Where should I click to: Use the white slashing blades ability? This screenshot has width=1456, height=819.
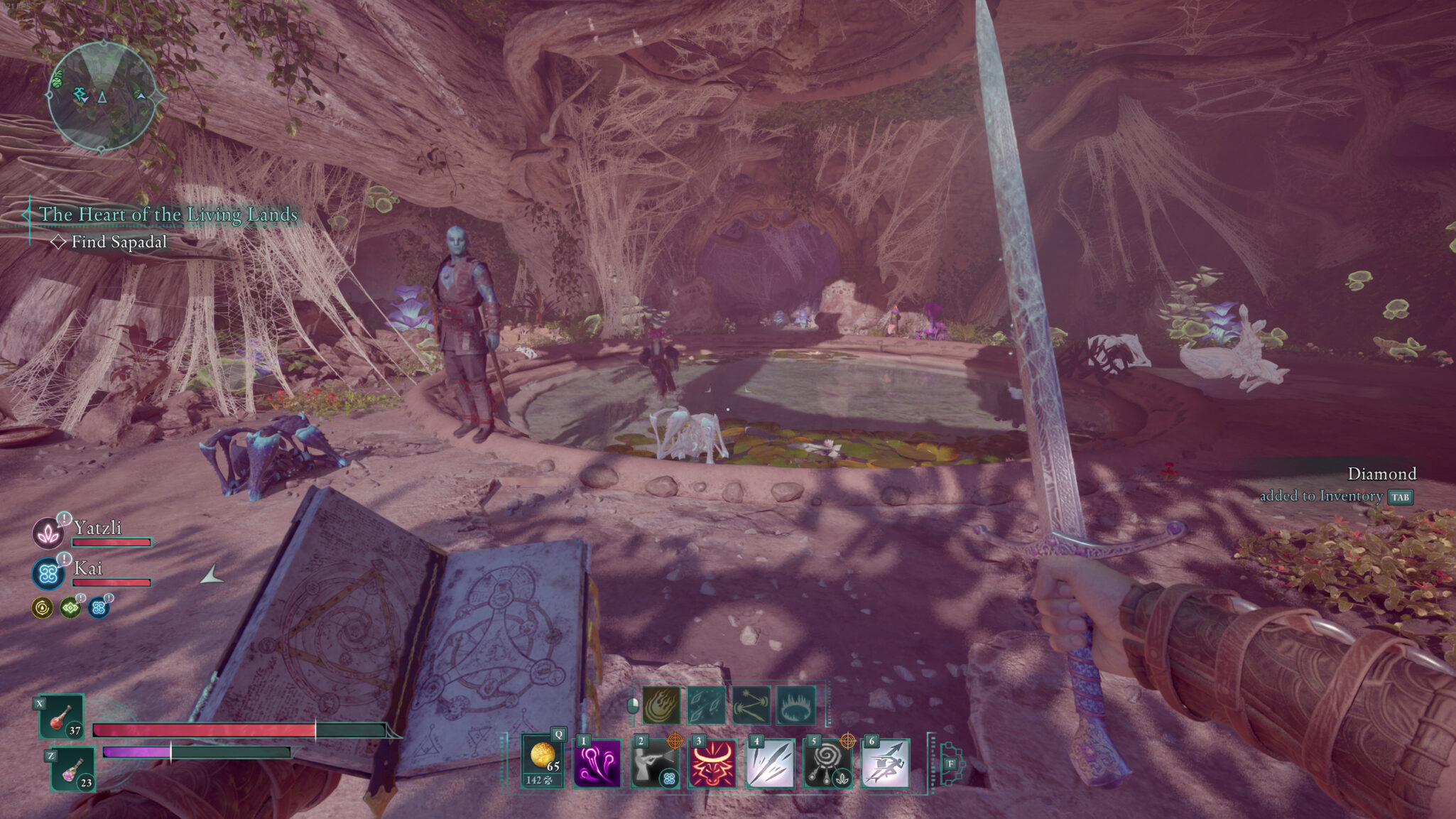coord(770,764)
